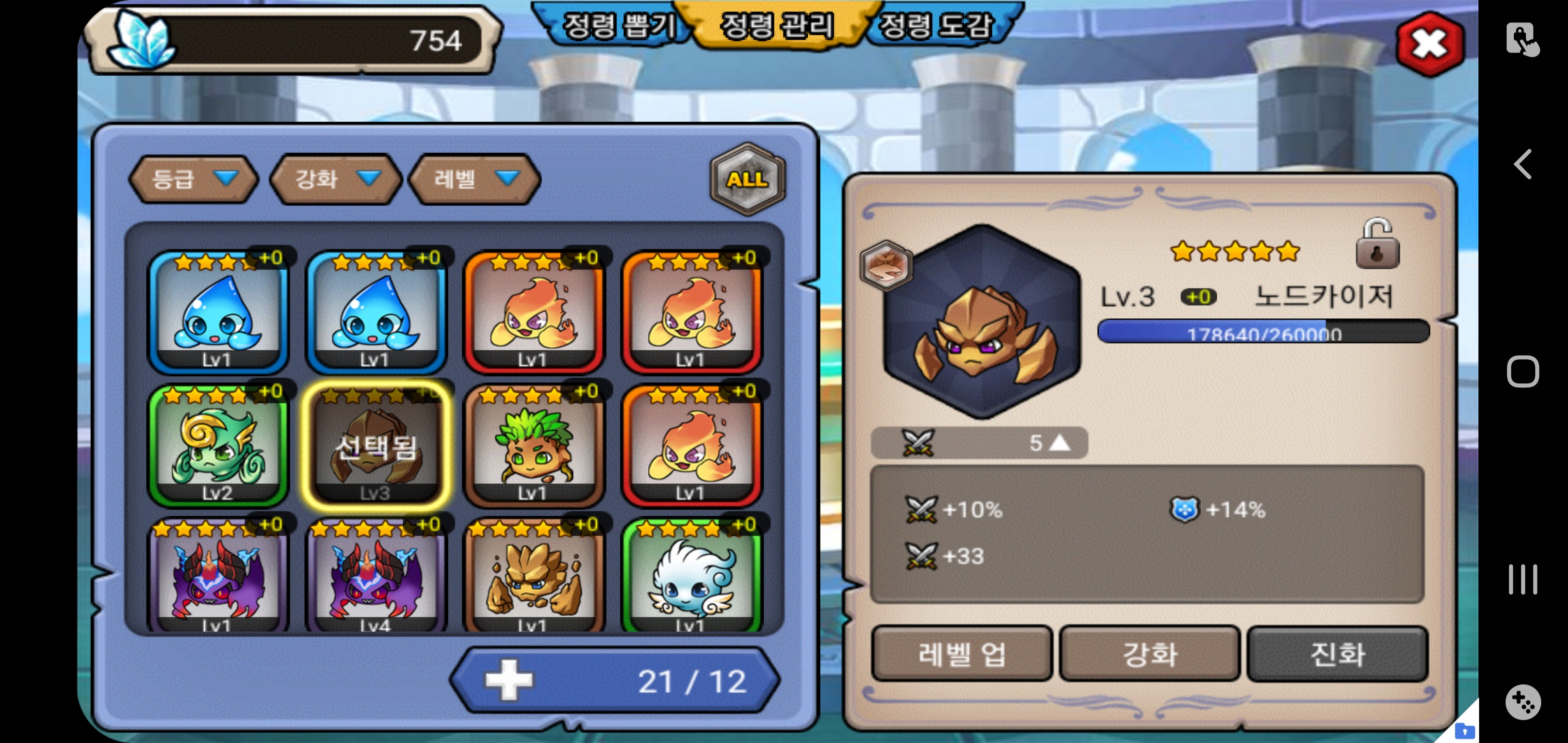The width and height of the screenshot is (1568, 743).
Task: Tap the 레벨 업 button
Action: (961, 654)
